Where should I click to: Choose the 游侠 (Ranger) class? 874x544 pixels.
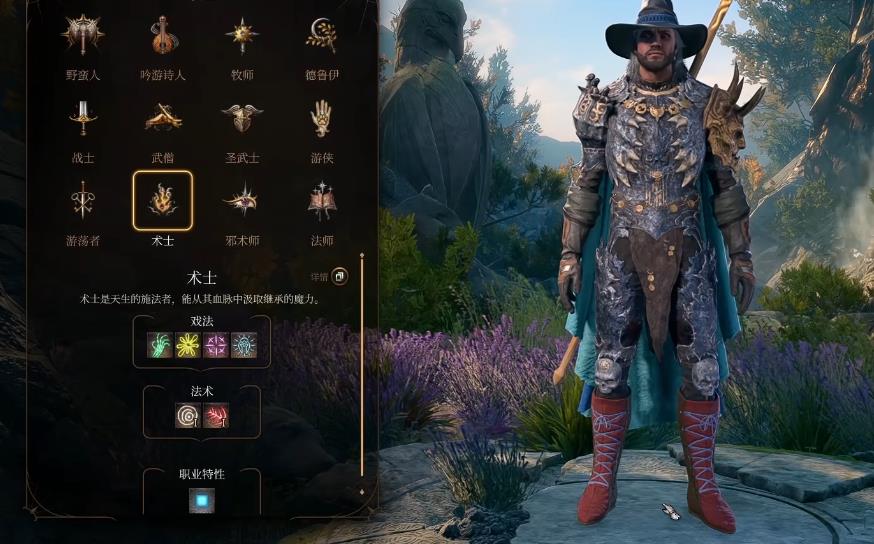coord(321,119)
